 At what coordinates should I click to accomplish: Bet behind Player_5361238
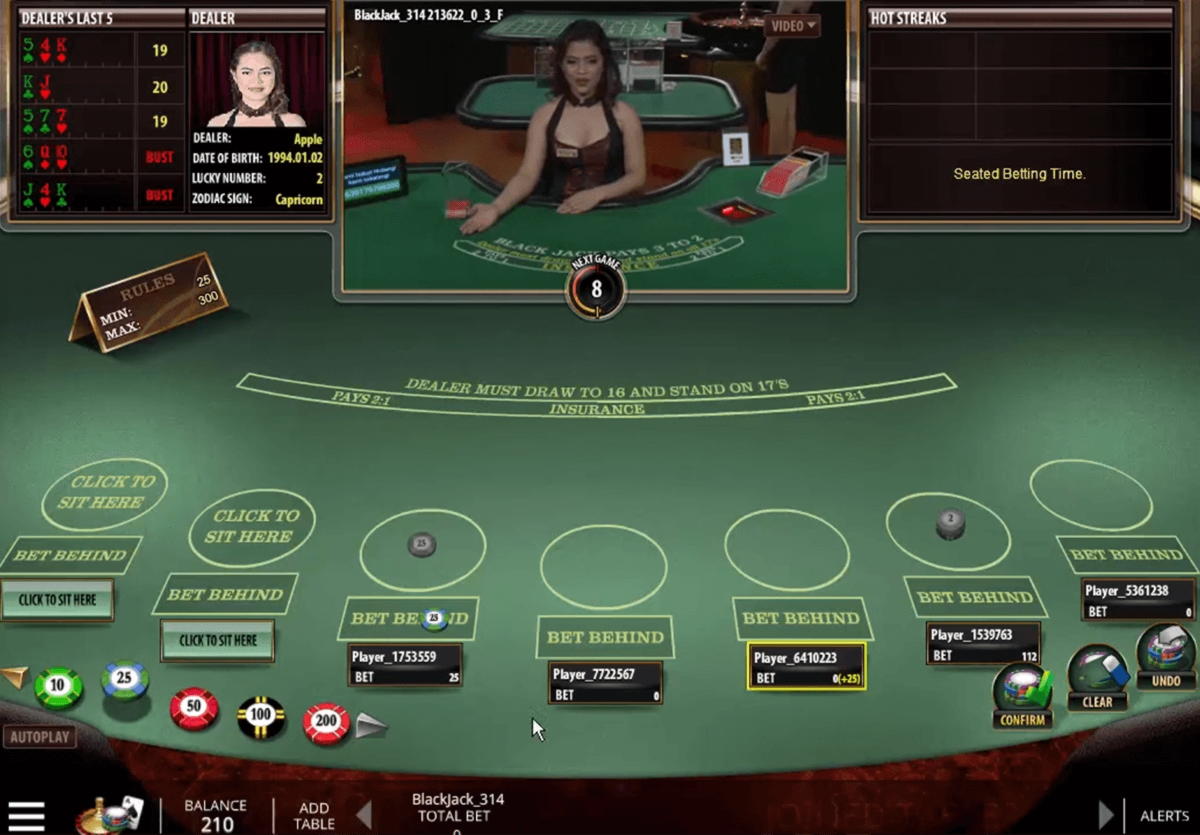tap(1127, 555)
